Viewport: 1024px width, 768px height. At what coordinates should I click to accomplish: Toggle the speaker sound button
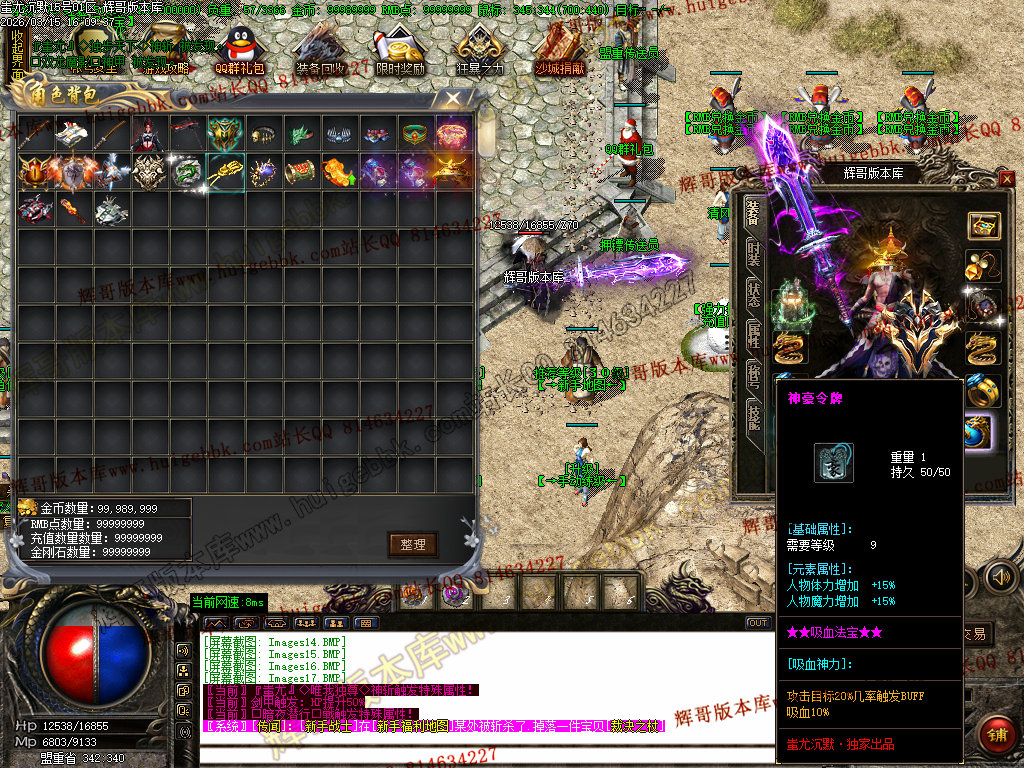coord(999,577)
